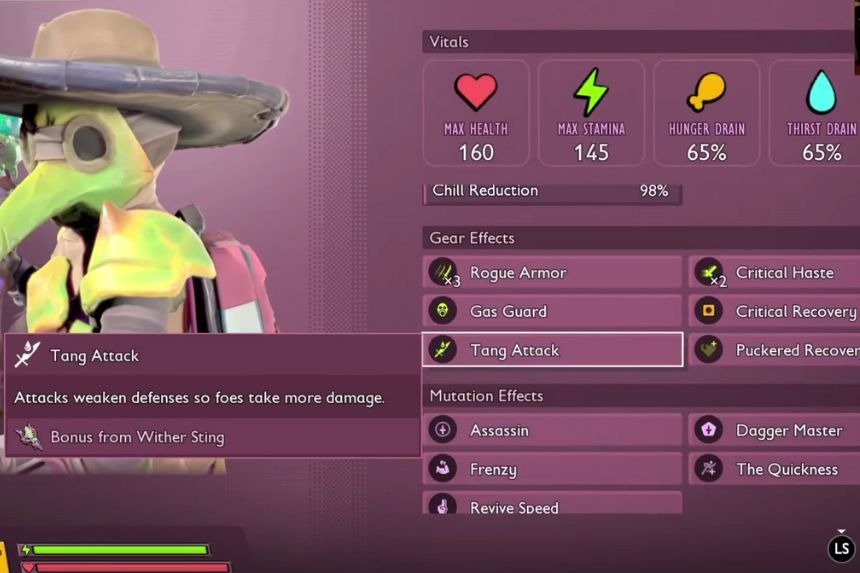
Task: Select the Dagger Master mutation effect
Action: [x=774, y=430]
